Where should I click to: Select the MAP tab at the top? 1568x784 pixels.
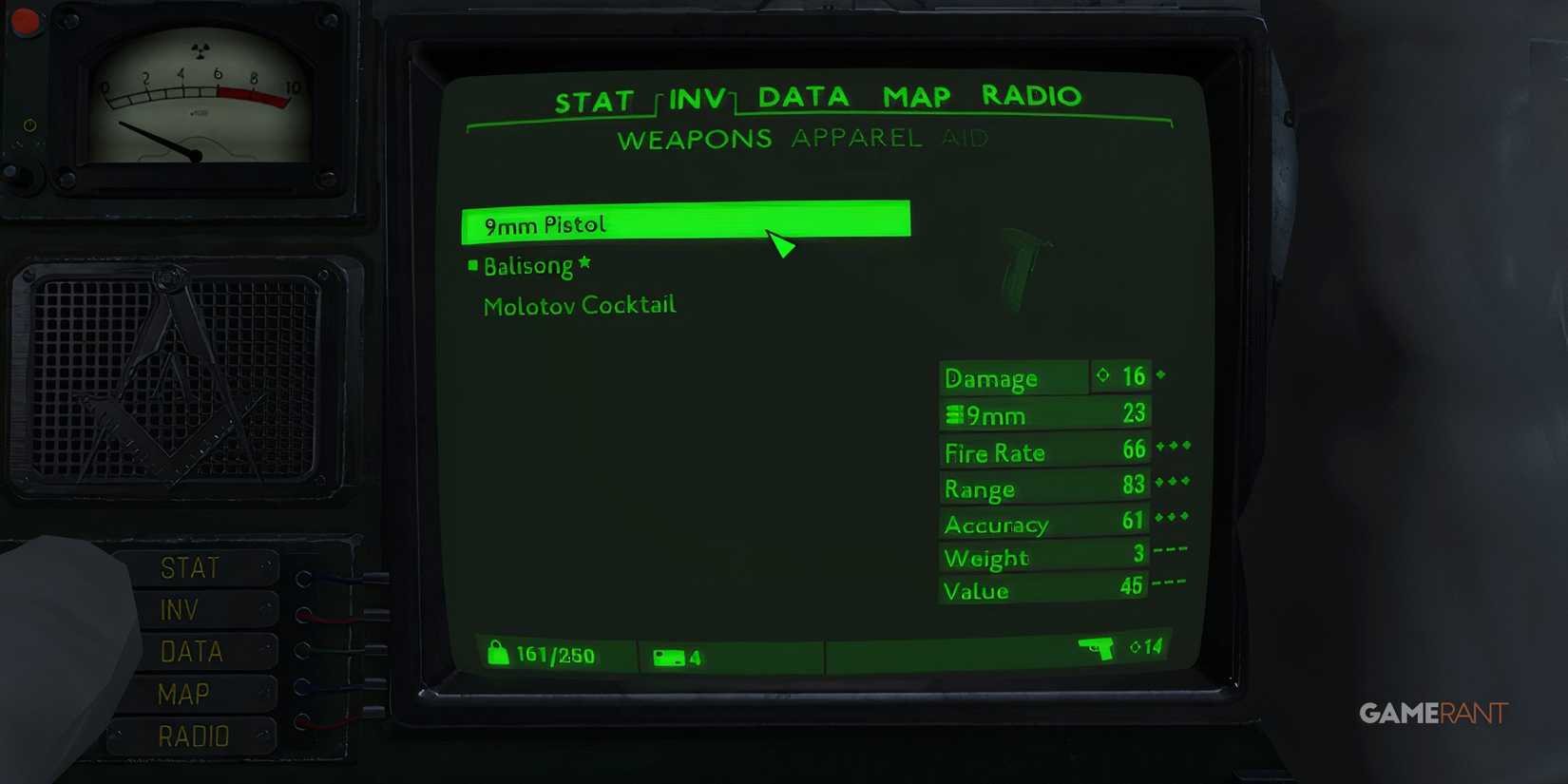pos(914,96)
